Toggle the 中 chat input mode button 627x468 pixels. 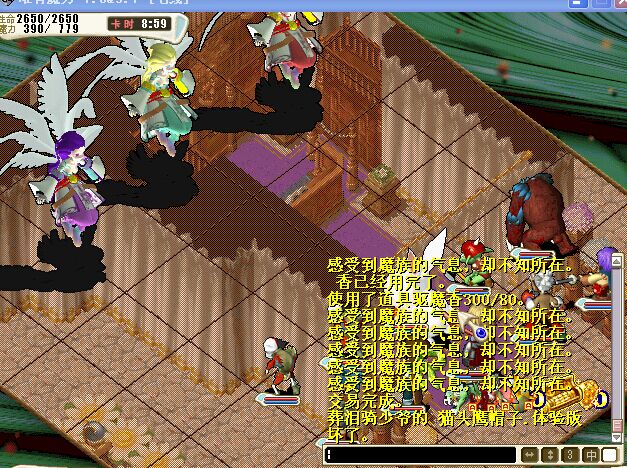tap(590, 456)
